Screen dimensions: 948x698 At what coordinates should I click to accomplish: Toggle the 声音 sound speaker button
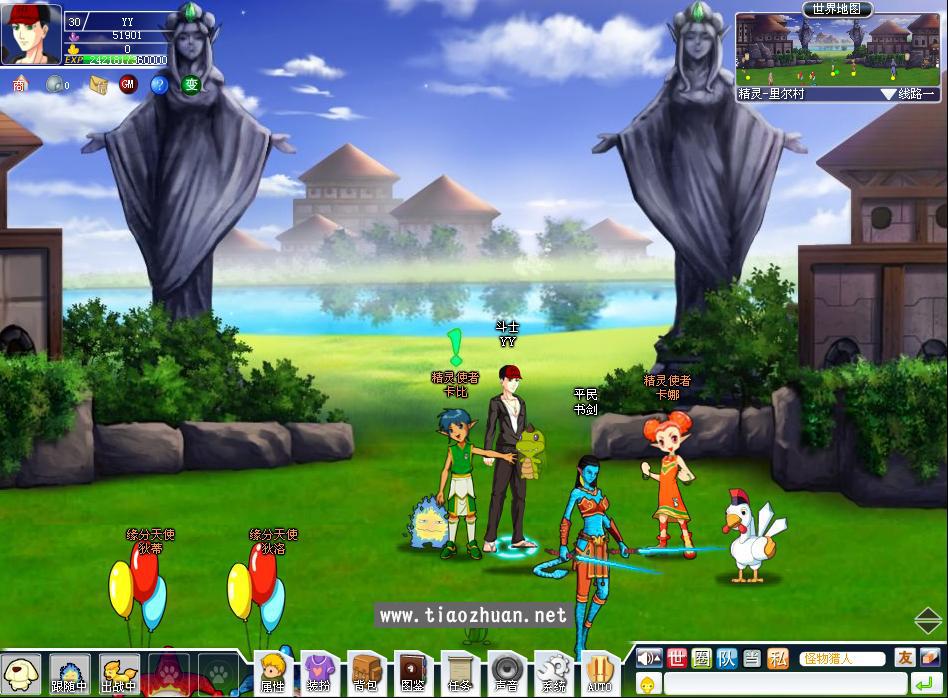[505, 672]
